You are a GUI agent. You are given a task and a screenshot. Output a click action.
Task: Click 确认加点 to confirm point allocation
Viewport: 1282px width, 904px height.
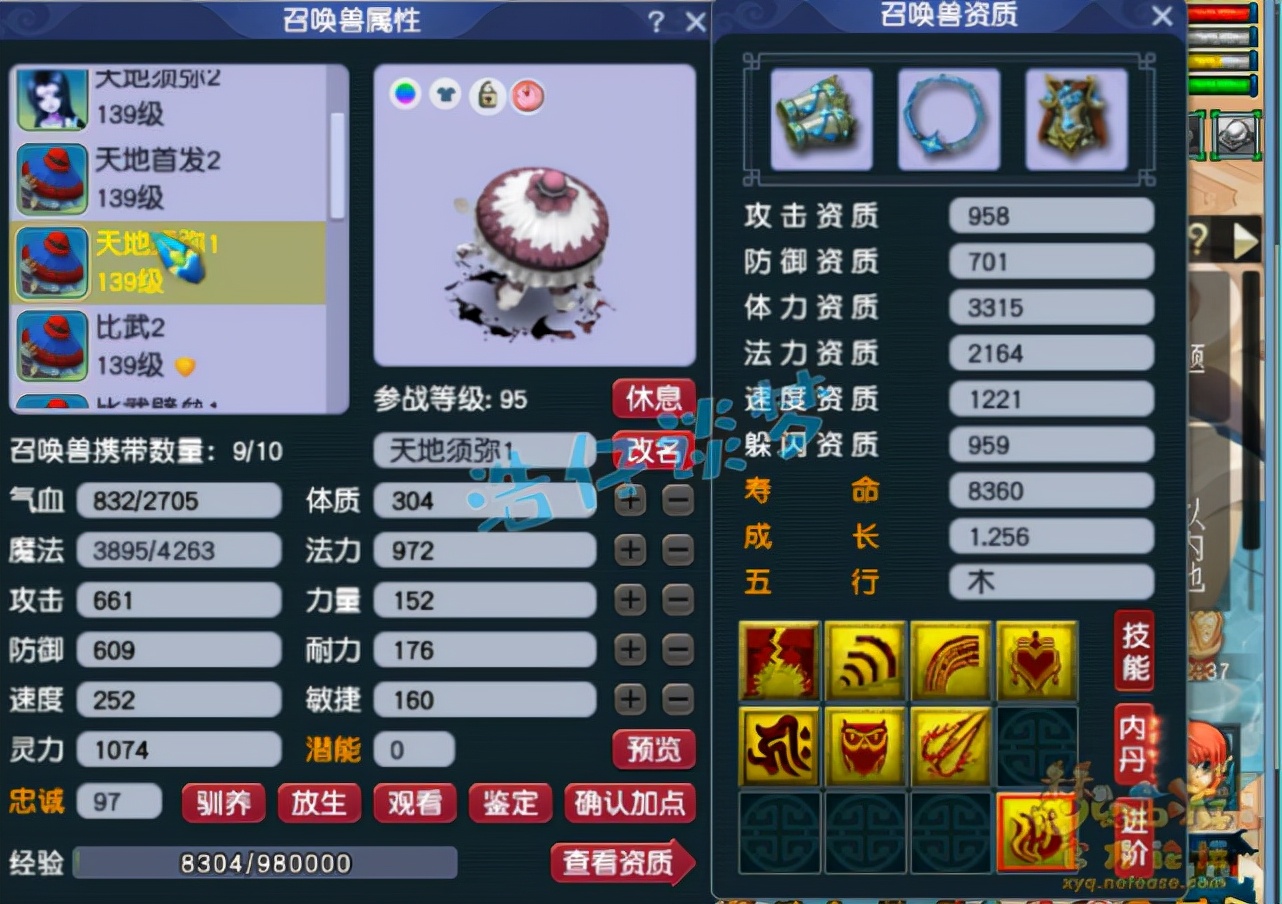[x=631, y=803]
